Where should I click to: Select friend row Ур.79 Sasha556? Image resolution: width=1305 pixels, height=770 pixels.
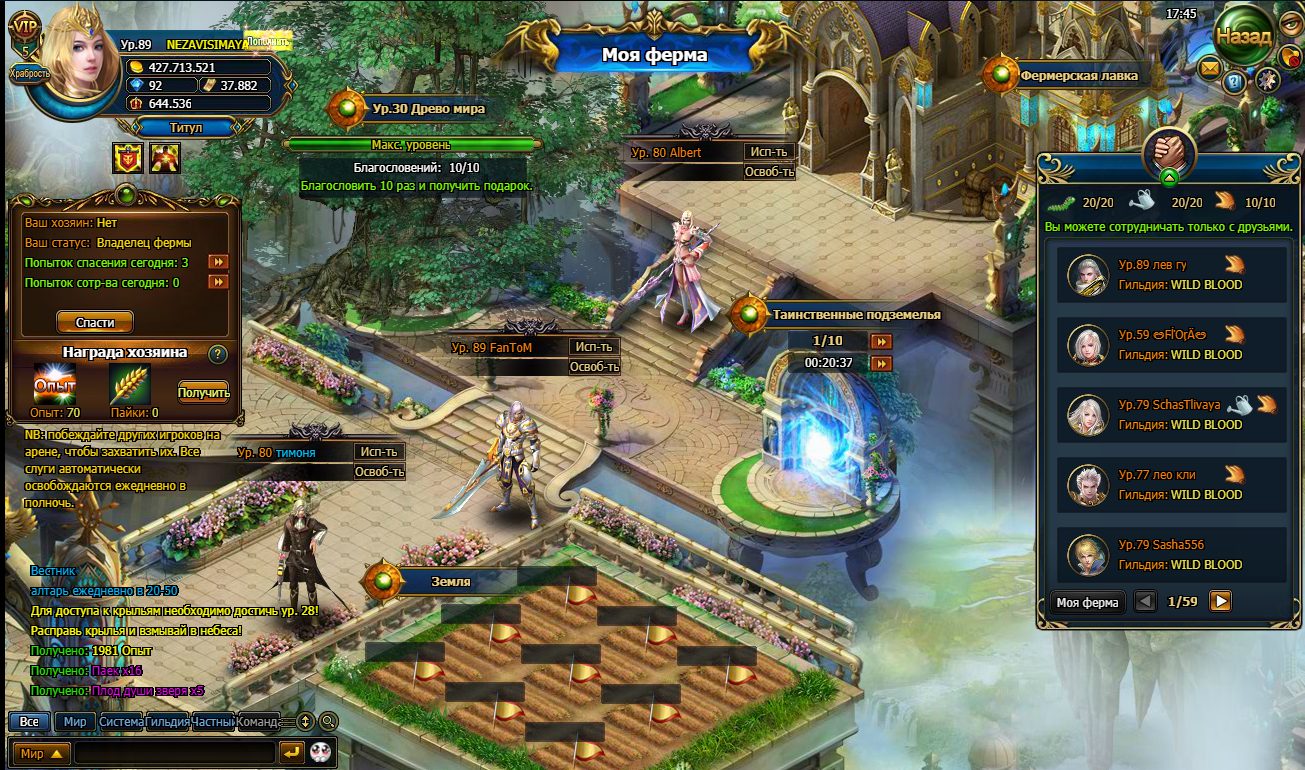(1172, 554)
